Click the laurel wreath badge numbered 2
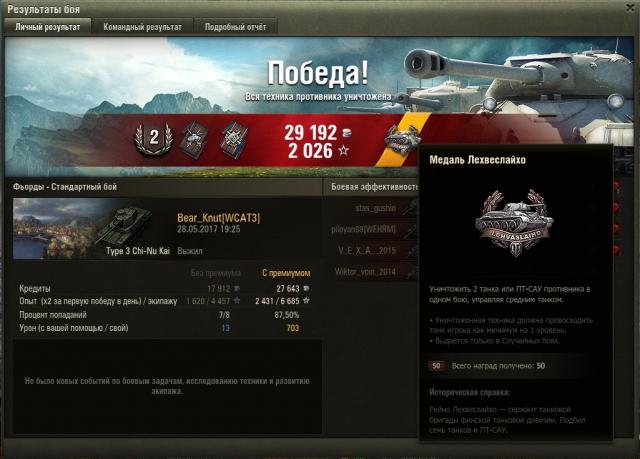Image resolution: width=640 pixels, height=459 pixels. (x=155, y=140)
